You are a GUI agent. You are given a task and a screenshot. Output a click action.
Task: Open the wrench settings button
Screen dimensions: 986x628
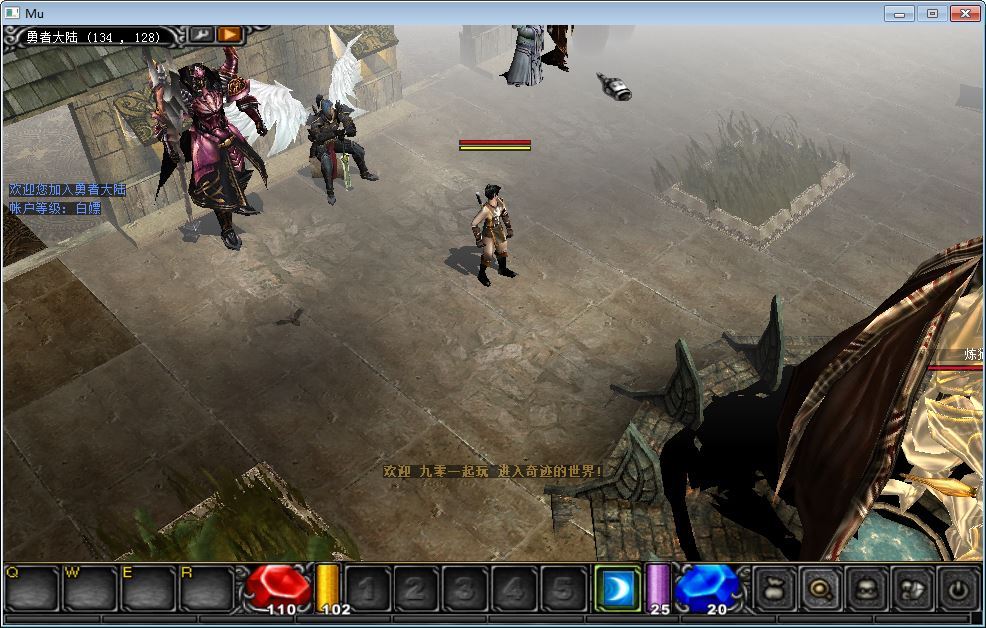[201, 34]
